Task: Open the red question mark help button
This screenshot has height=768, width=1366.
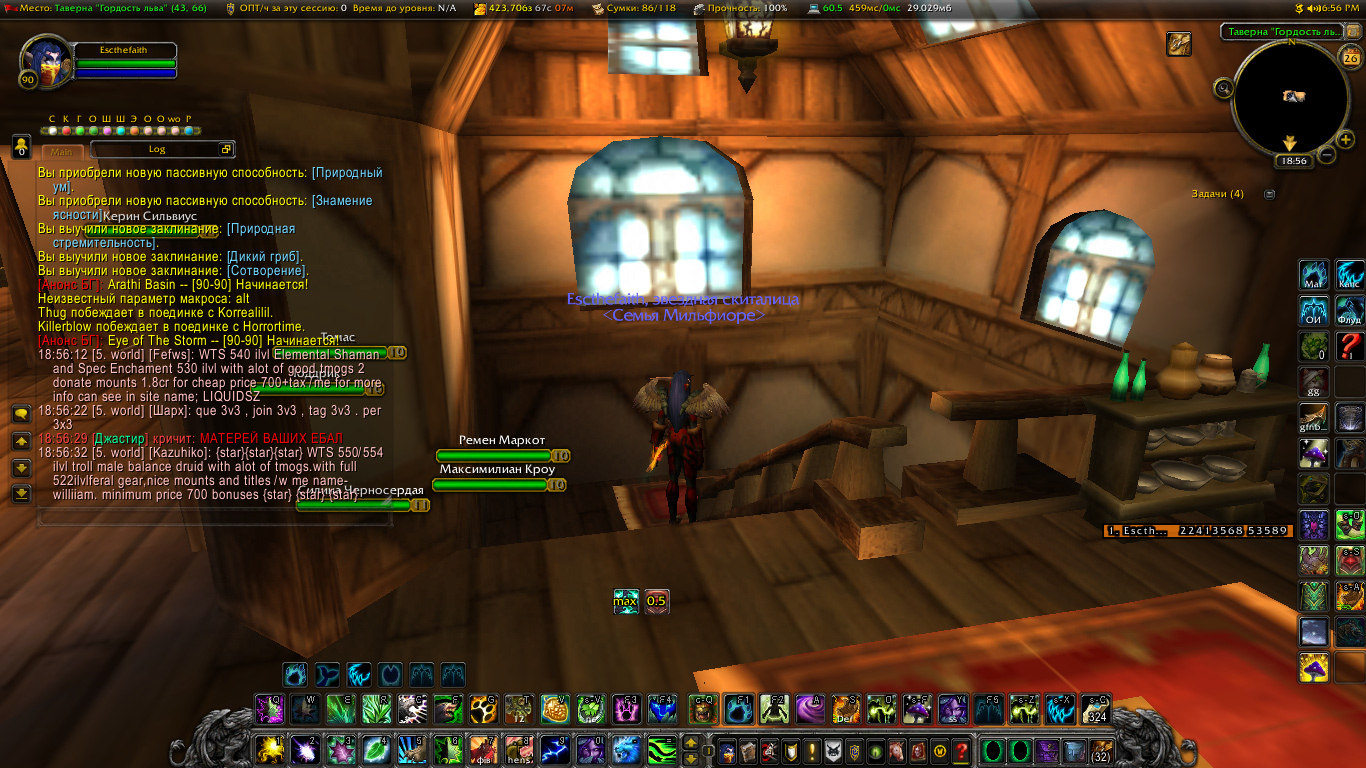Action: pos(961,750)
